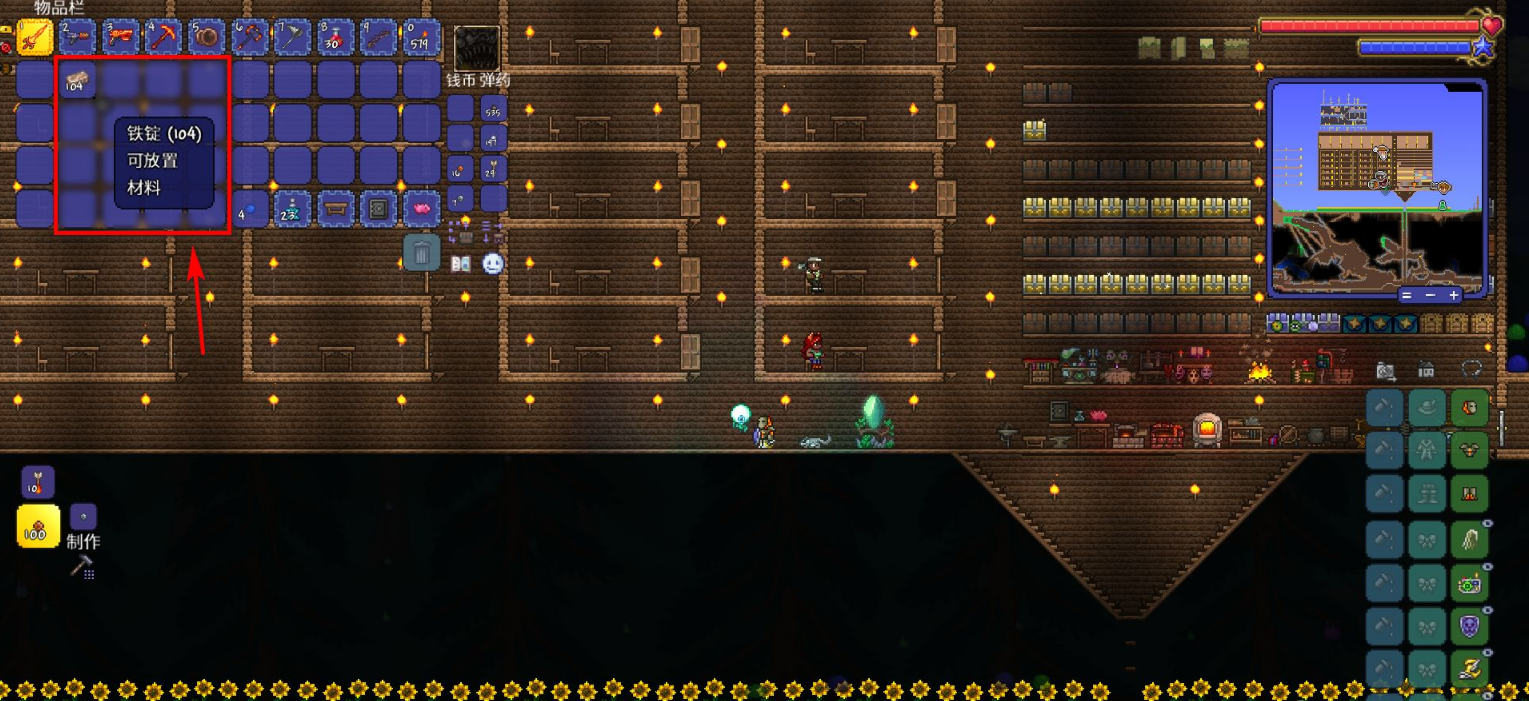Choose the red pickaxe hotbar slot

pyautogui.click(x=163, y=38)
